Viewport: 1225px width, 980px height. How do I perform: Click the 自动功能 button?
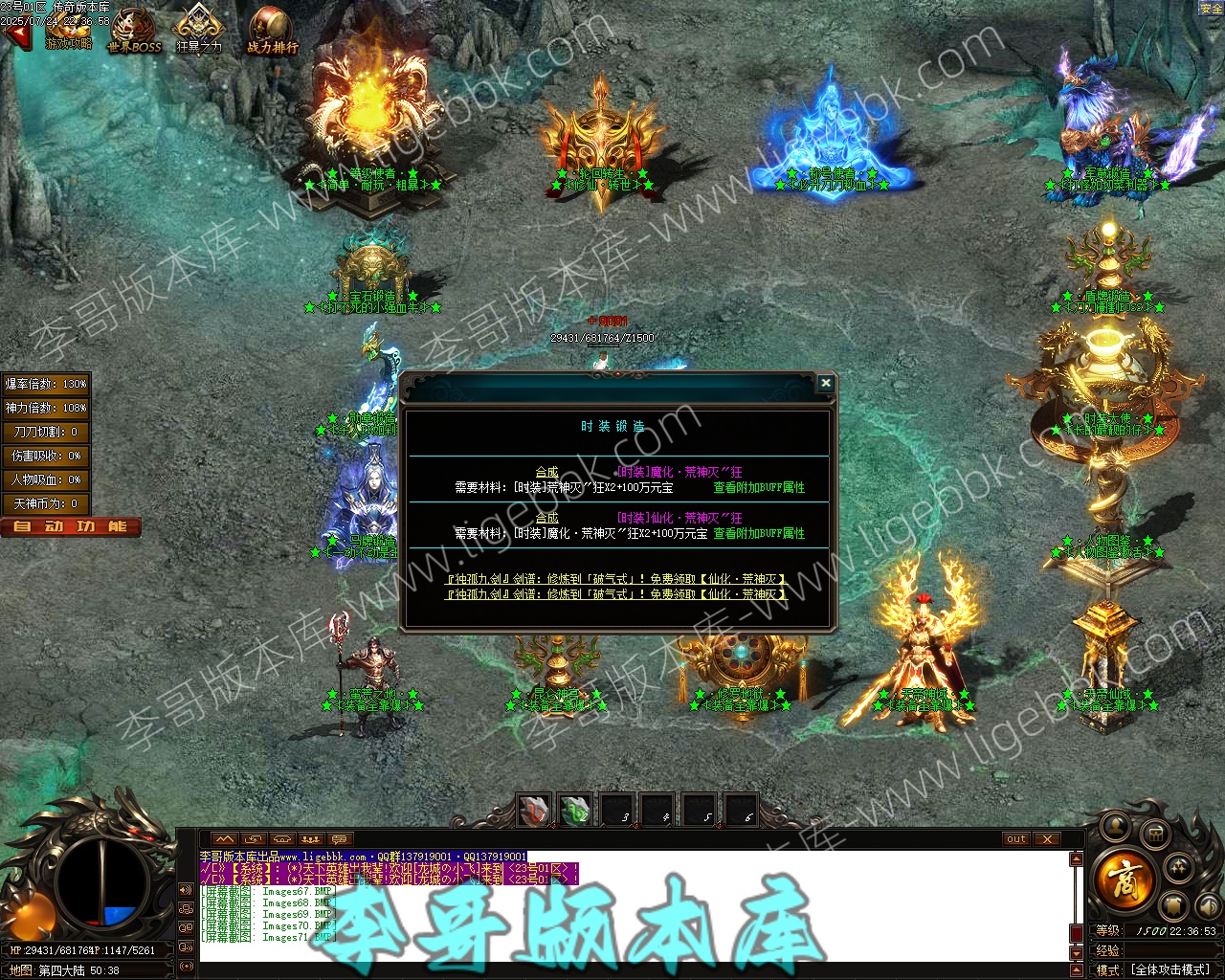pyautogui.click(x=71, y=526)
